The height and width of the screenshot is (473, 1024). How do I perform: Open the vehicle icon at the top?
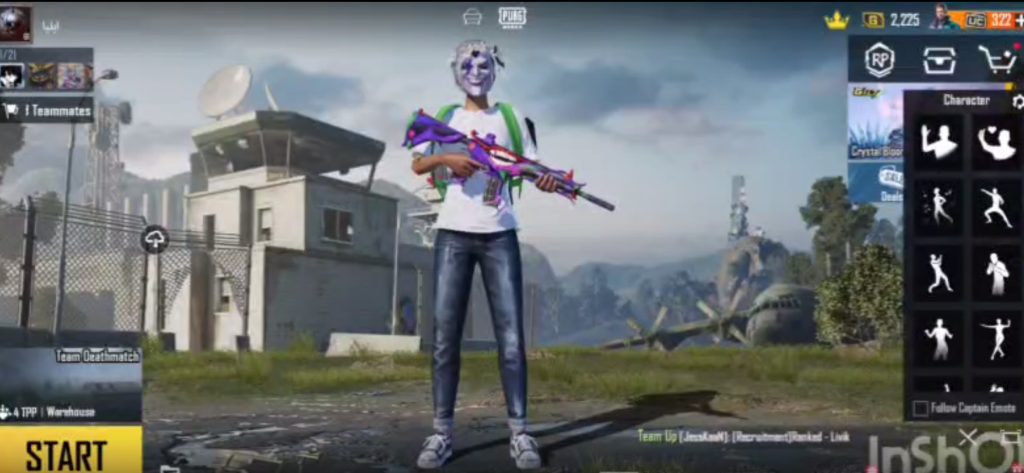(x=472, y=16)
